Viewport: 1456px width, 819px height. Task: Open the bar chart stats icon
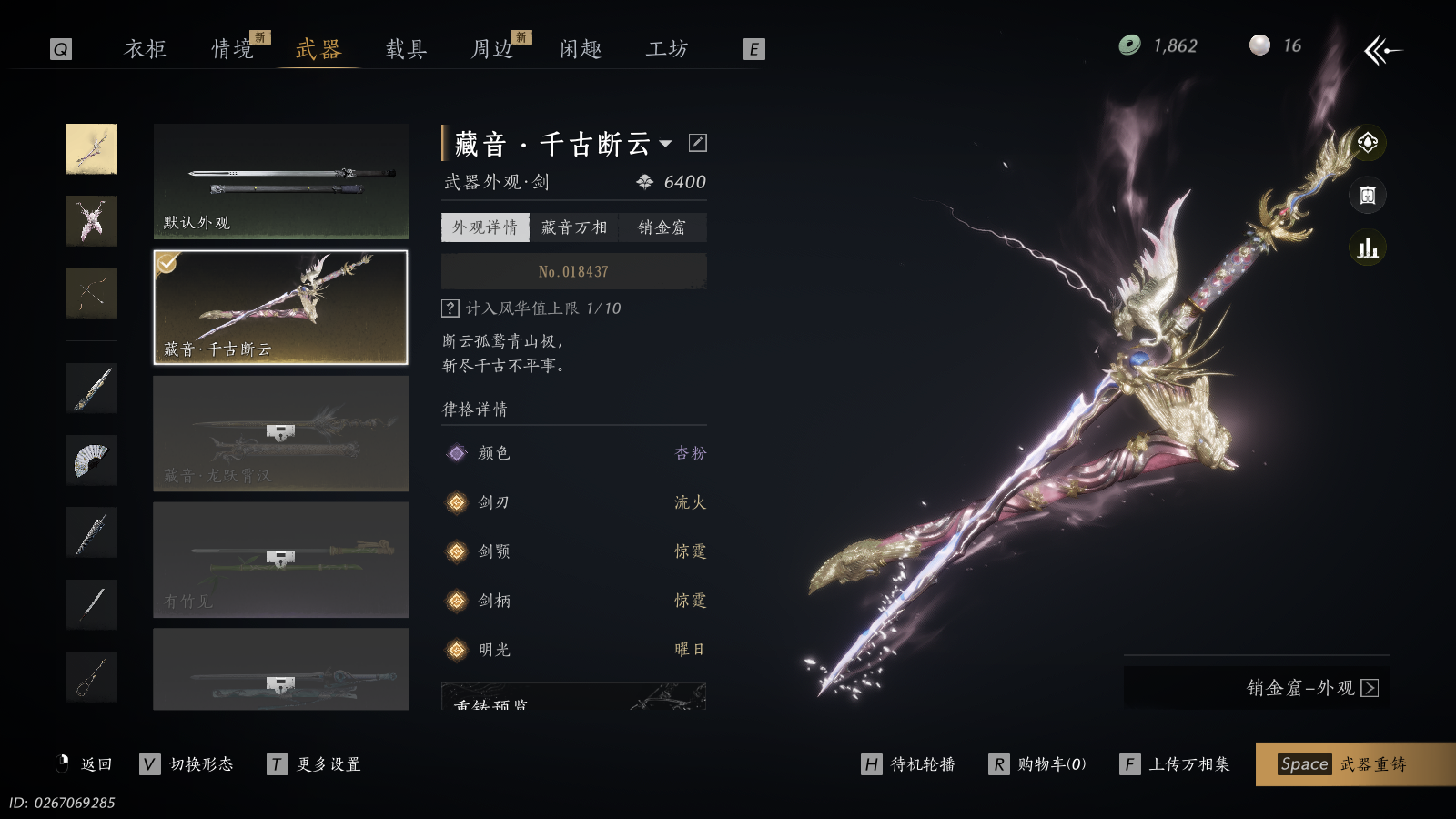coord(1368,248)
